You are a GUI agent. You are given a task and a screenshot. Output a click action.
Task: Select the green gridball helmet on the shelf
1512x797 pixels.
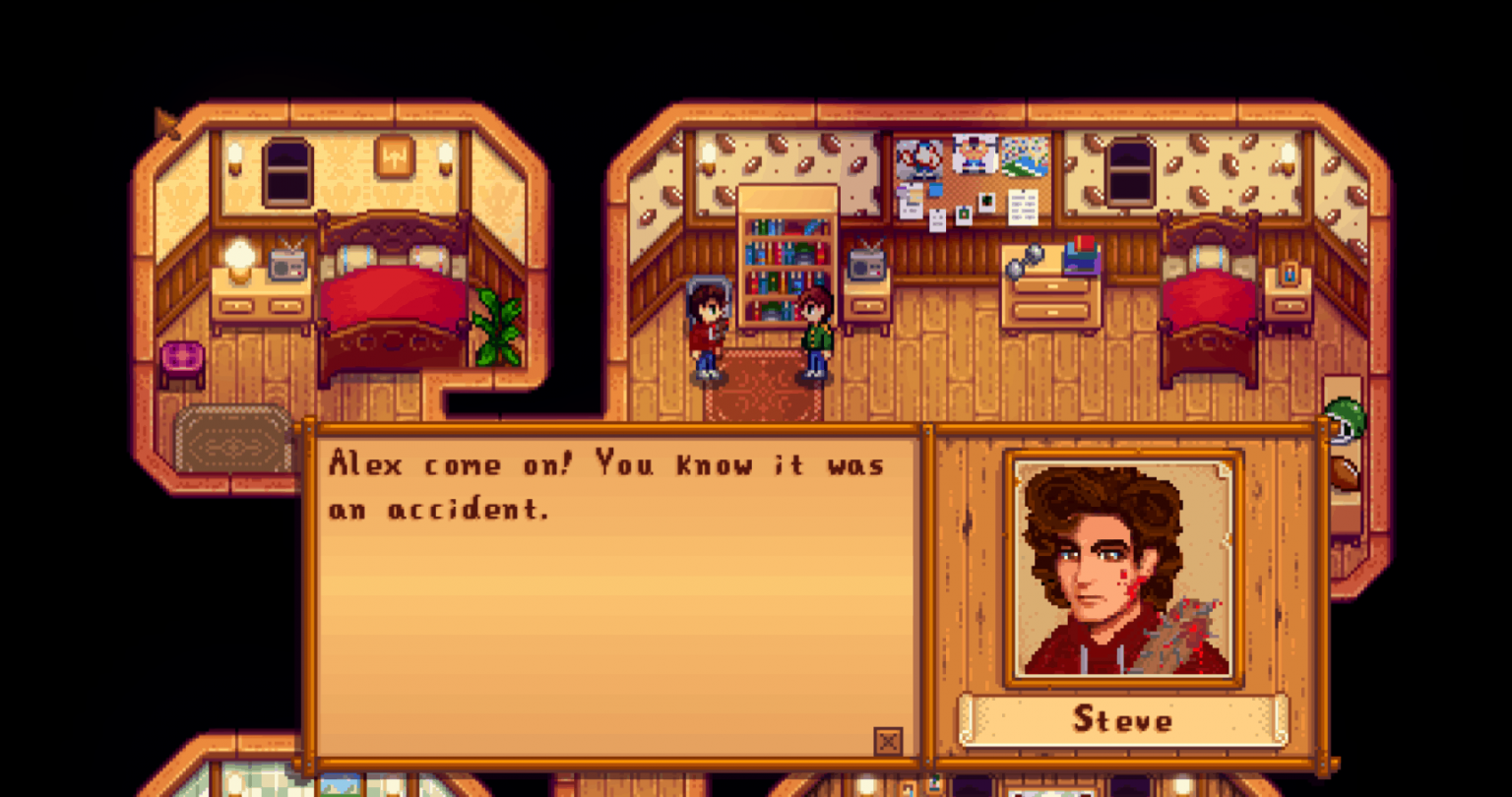1345,416
